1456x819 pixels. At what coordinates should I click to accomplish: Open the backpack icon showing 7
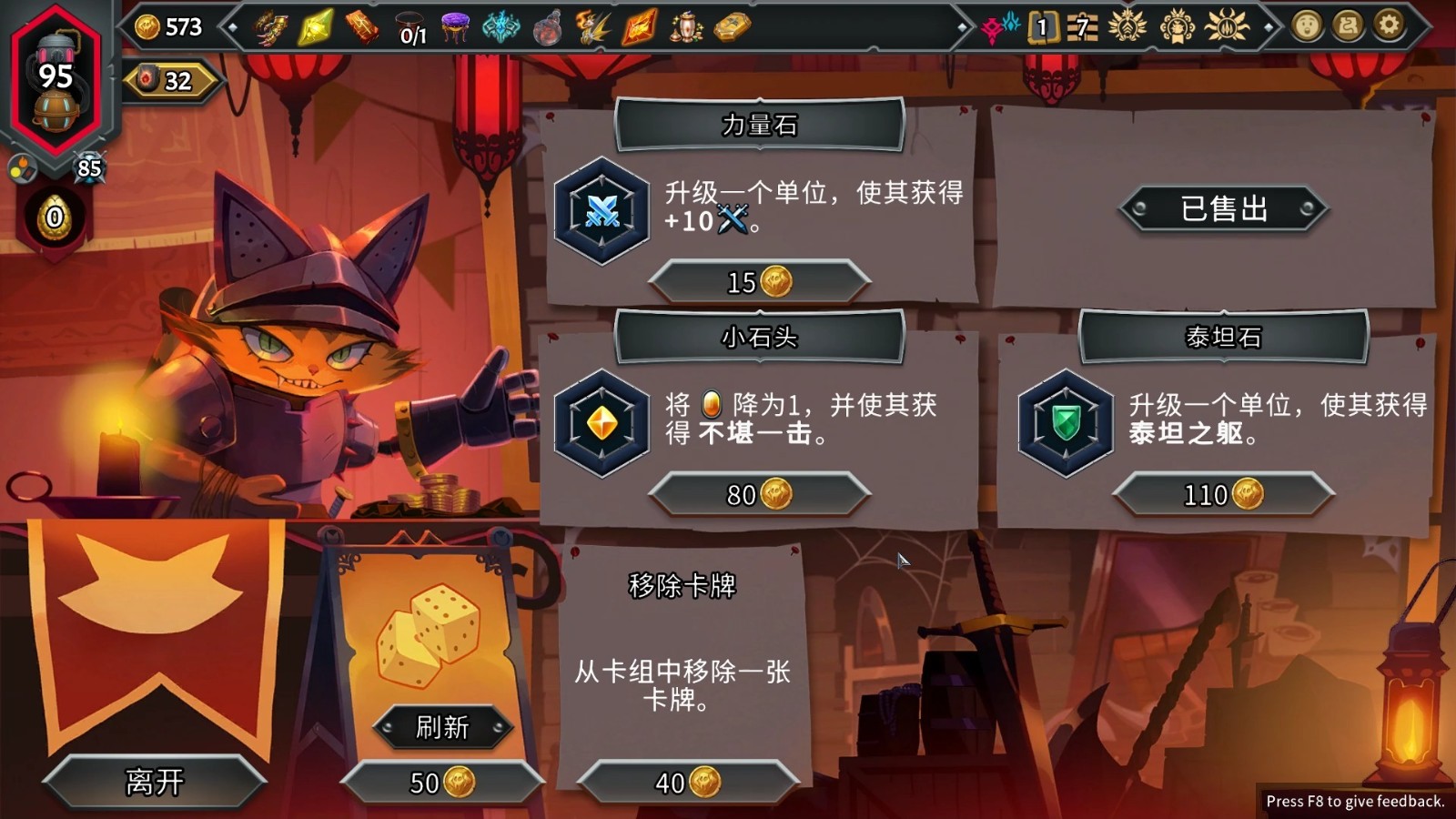coord(1083,27)
